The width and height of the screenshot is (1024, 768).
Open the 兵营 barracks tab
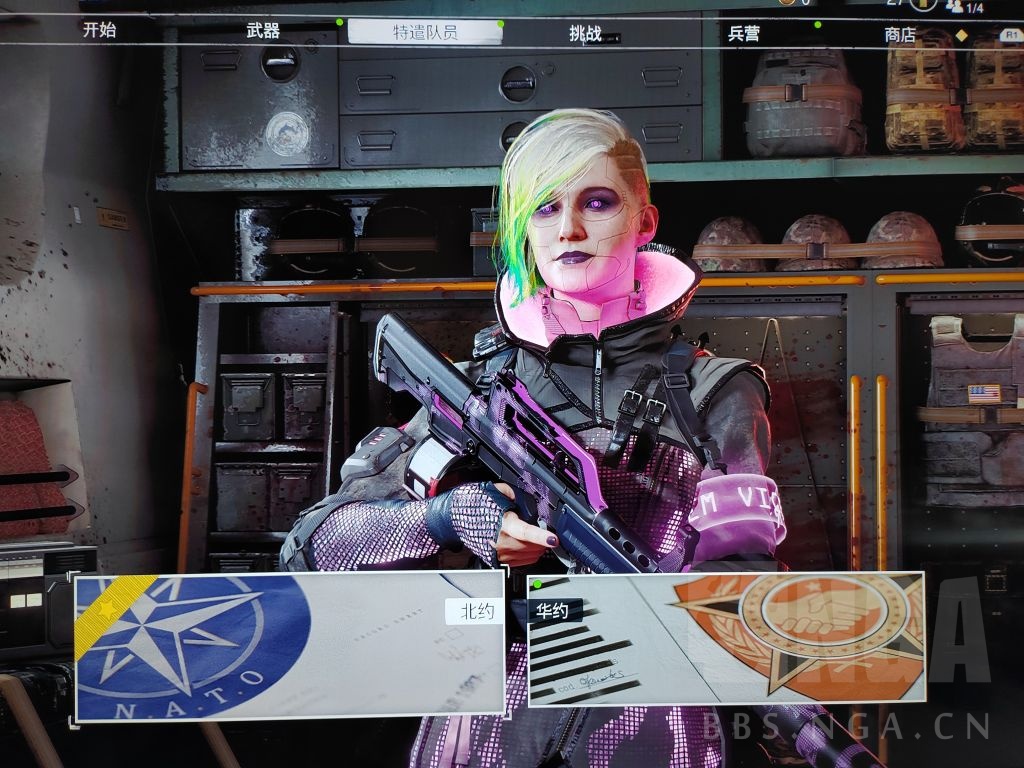(743, 33)
